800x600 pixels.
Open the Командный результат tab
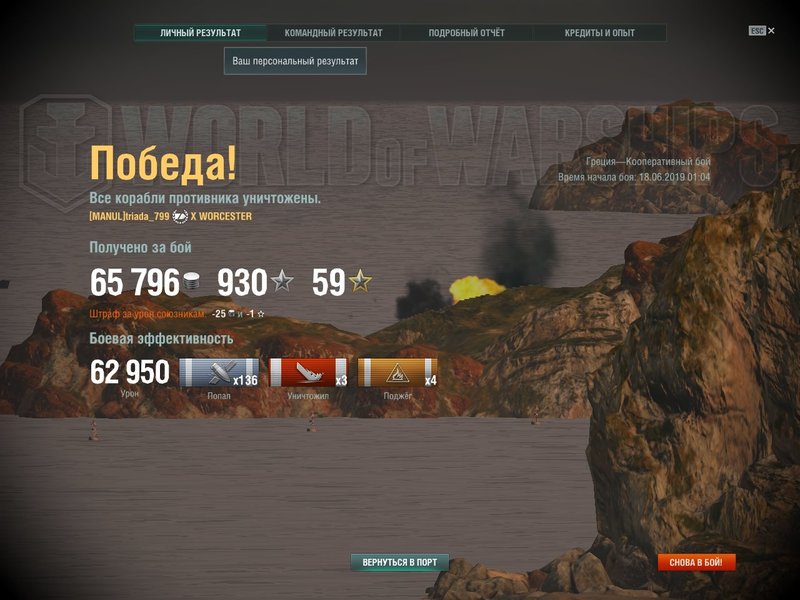333,33
